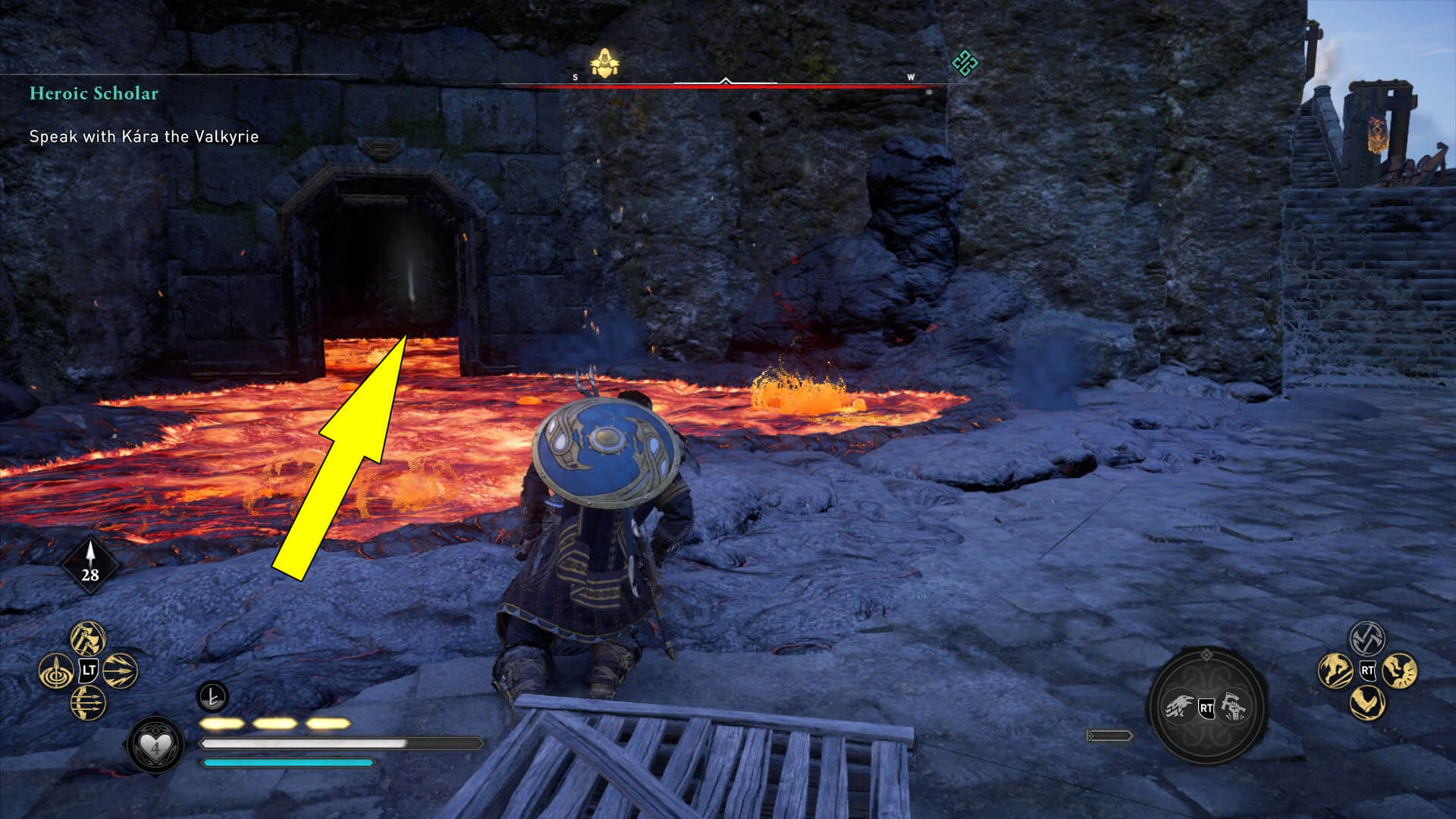
Task: Activate the raven power icon
Action: (1179, 708)
